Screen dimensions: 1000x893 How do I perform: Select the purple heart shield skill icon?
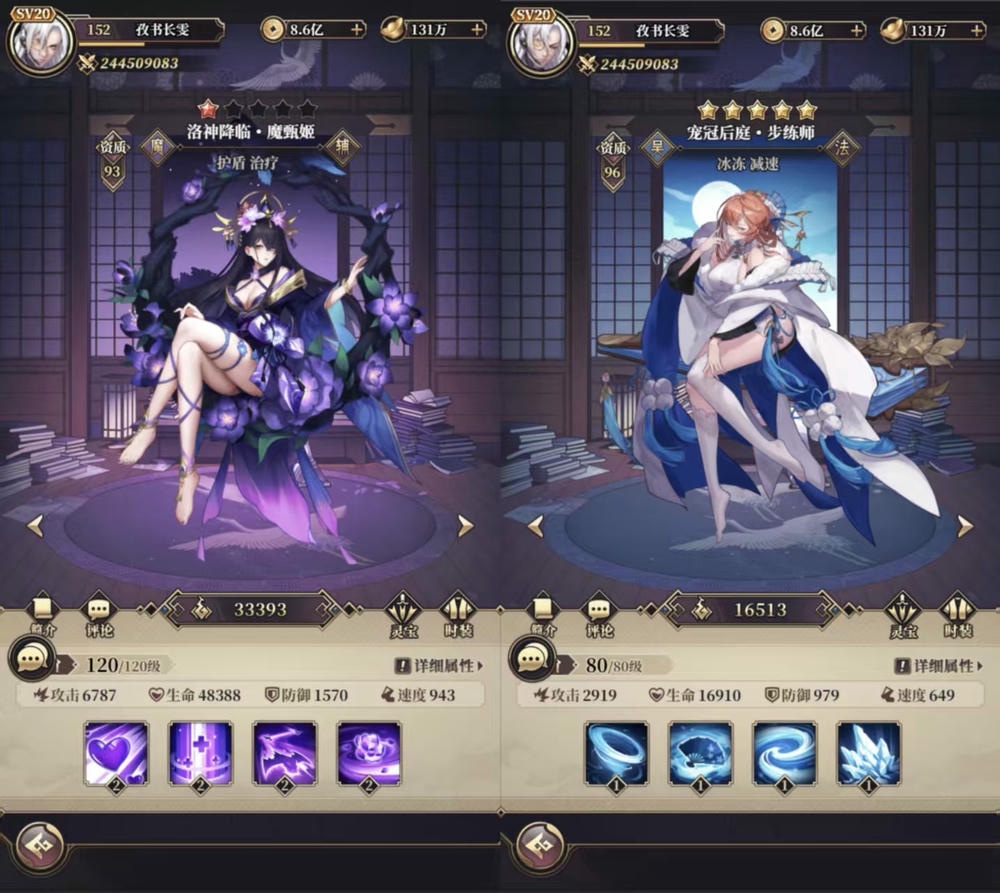(116, 753)
